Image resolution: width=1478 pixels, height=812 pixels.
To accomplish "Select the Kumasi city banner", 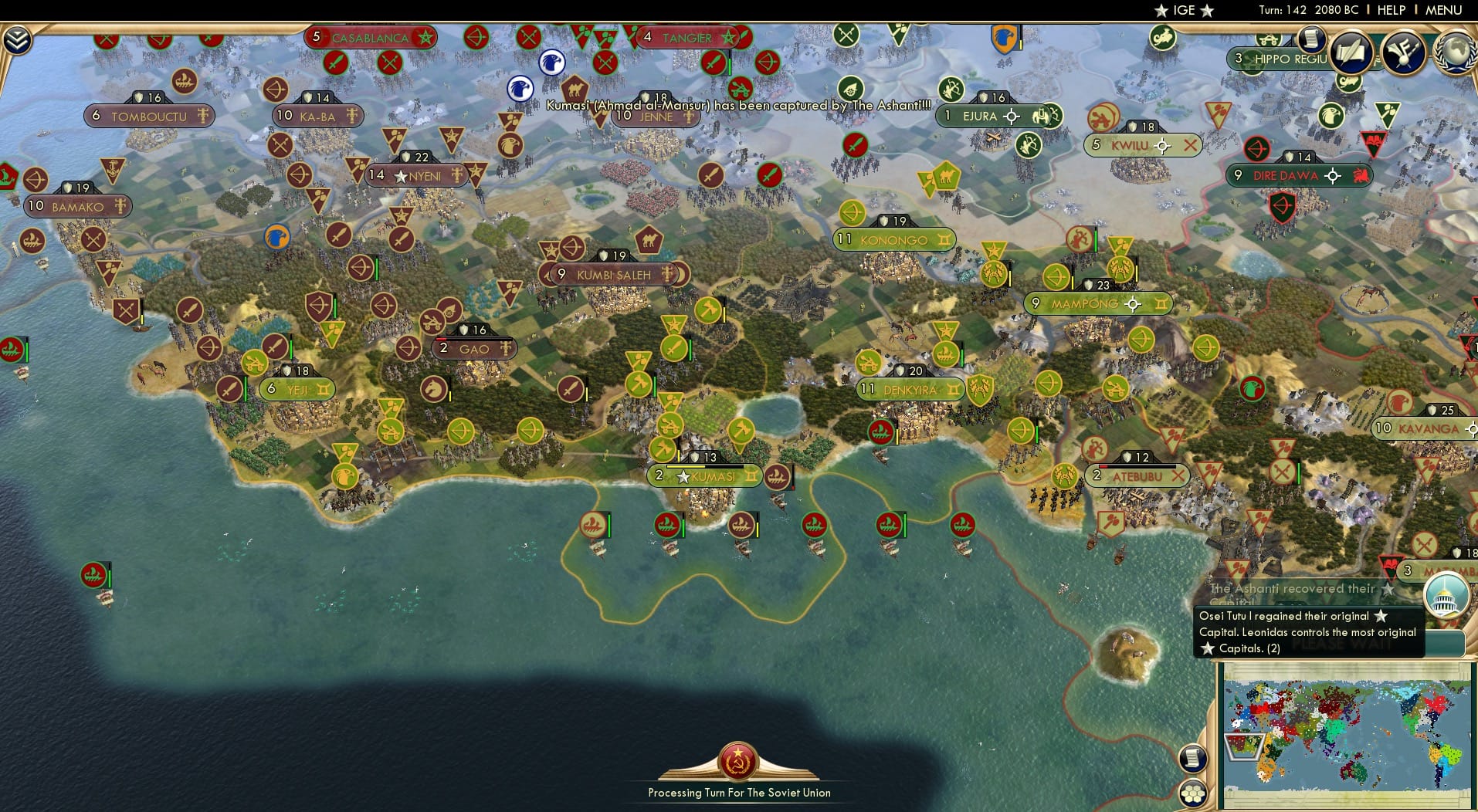I will [705, 476].
